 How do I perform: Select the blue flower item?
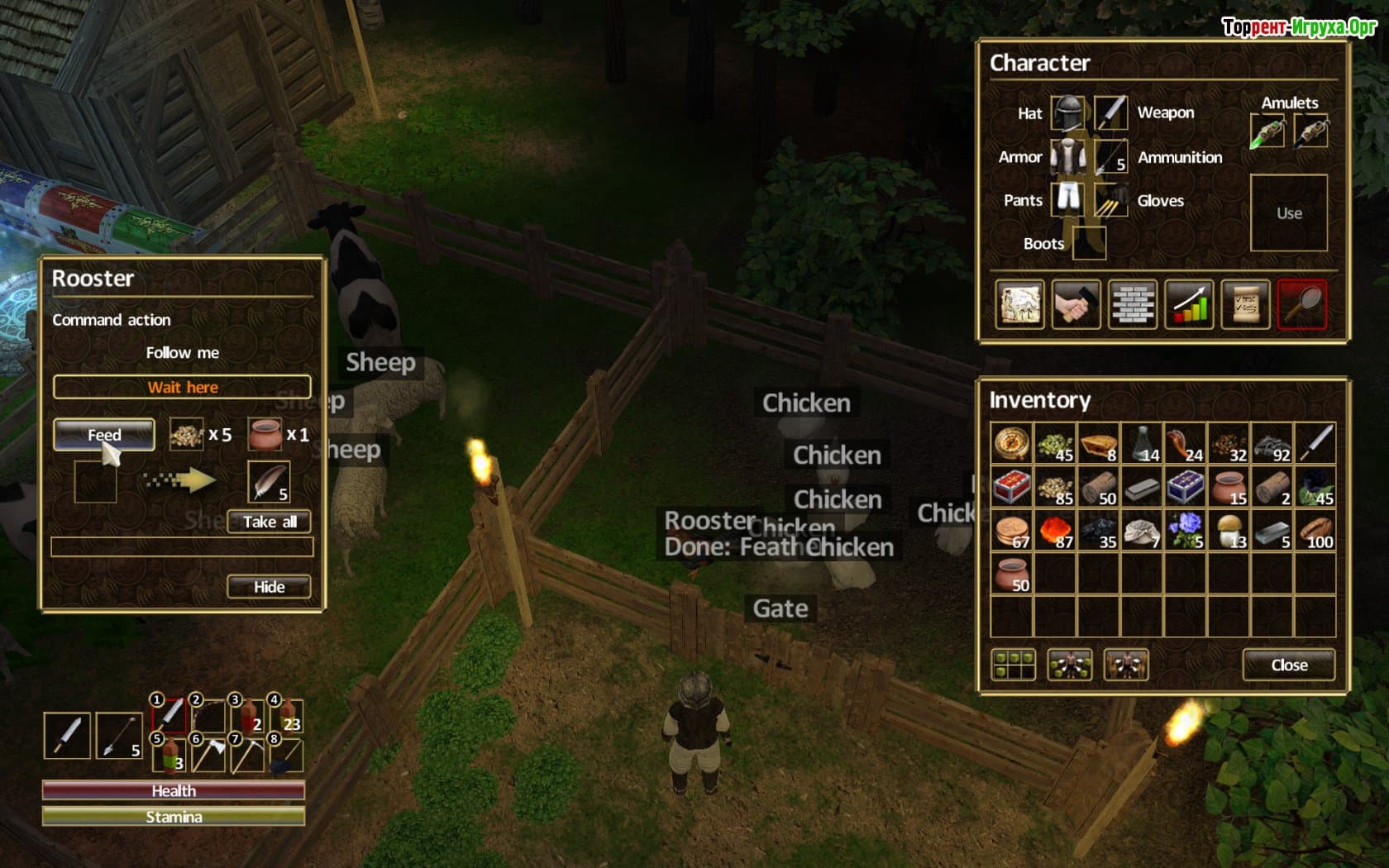coord(1186,531)
